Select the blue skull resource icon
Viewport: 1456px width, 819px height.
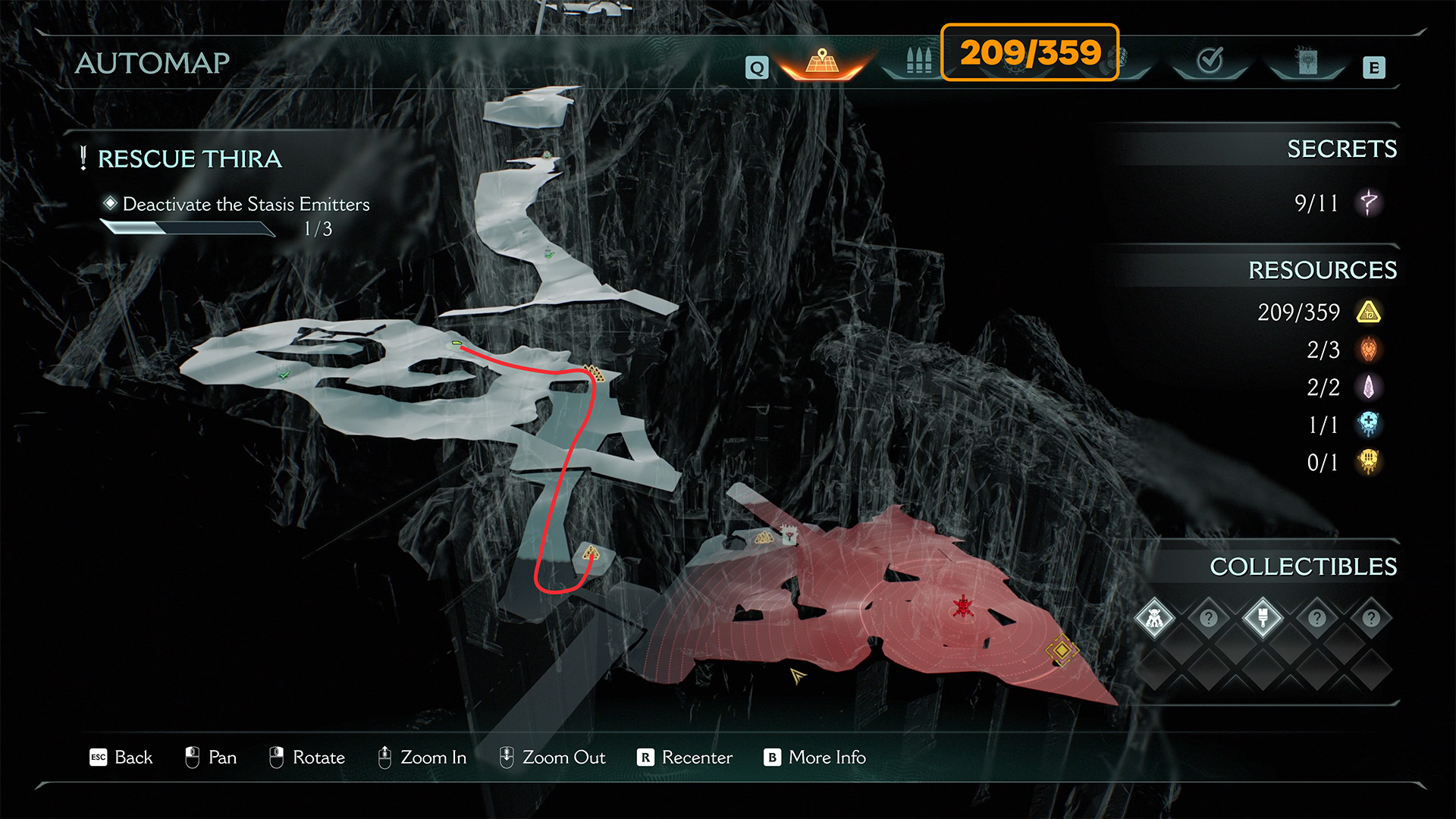1369,425
